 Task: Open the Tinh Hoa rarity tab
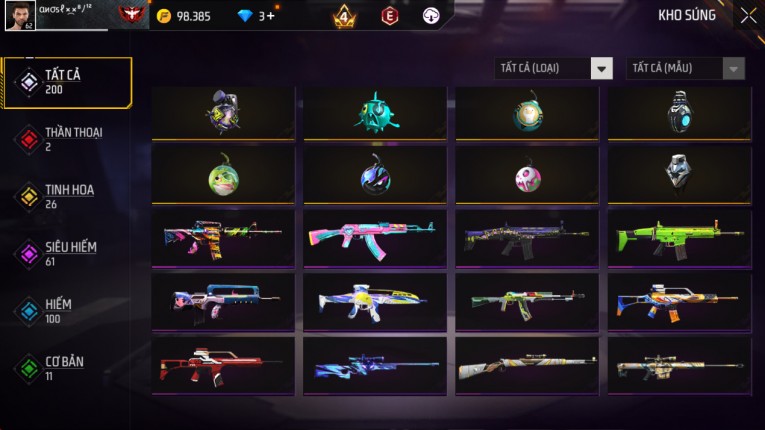pos(67,196)
